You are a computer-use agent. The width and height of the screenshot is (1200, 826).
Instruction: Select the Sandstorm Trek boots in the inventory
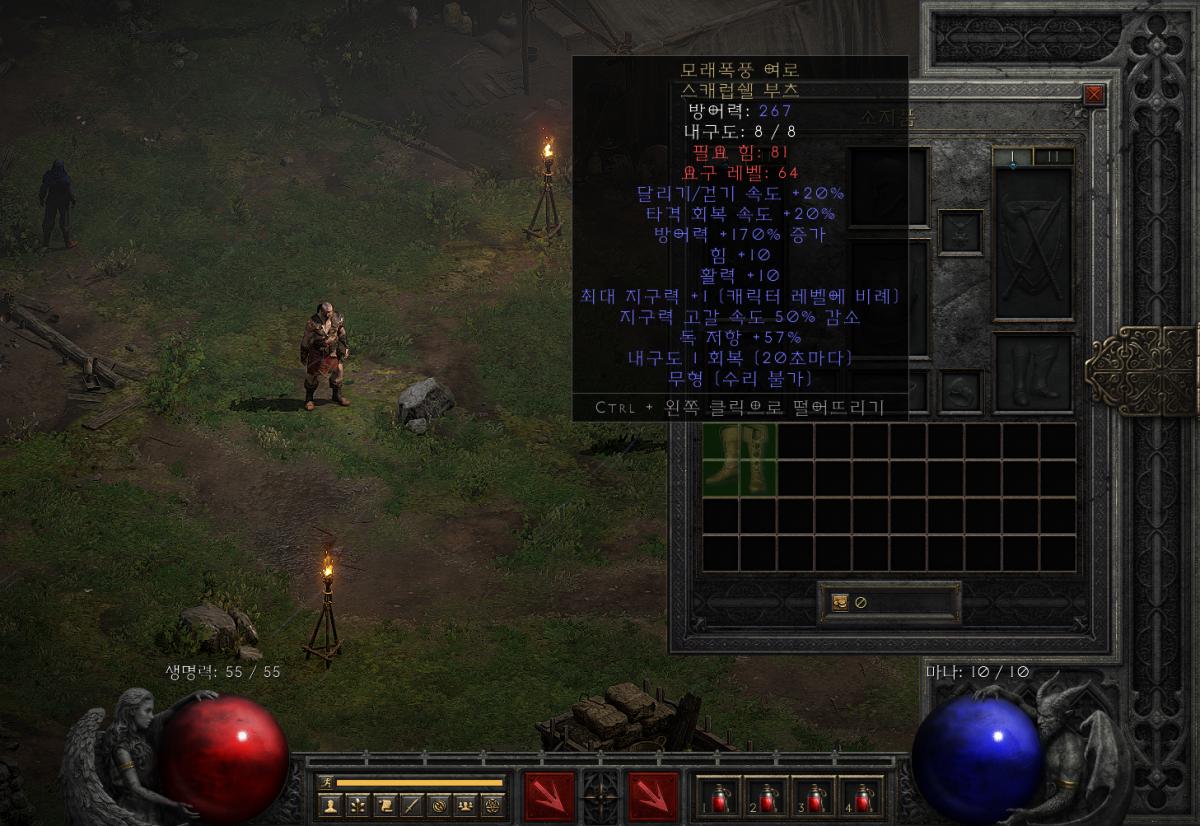(x=740, y=459)
